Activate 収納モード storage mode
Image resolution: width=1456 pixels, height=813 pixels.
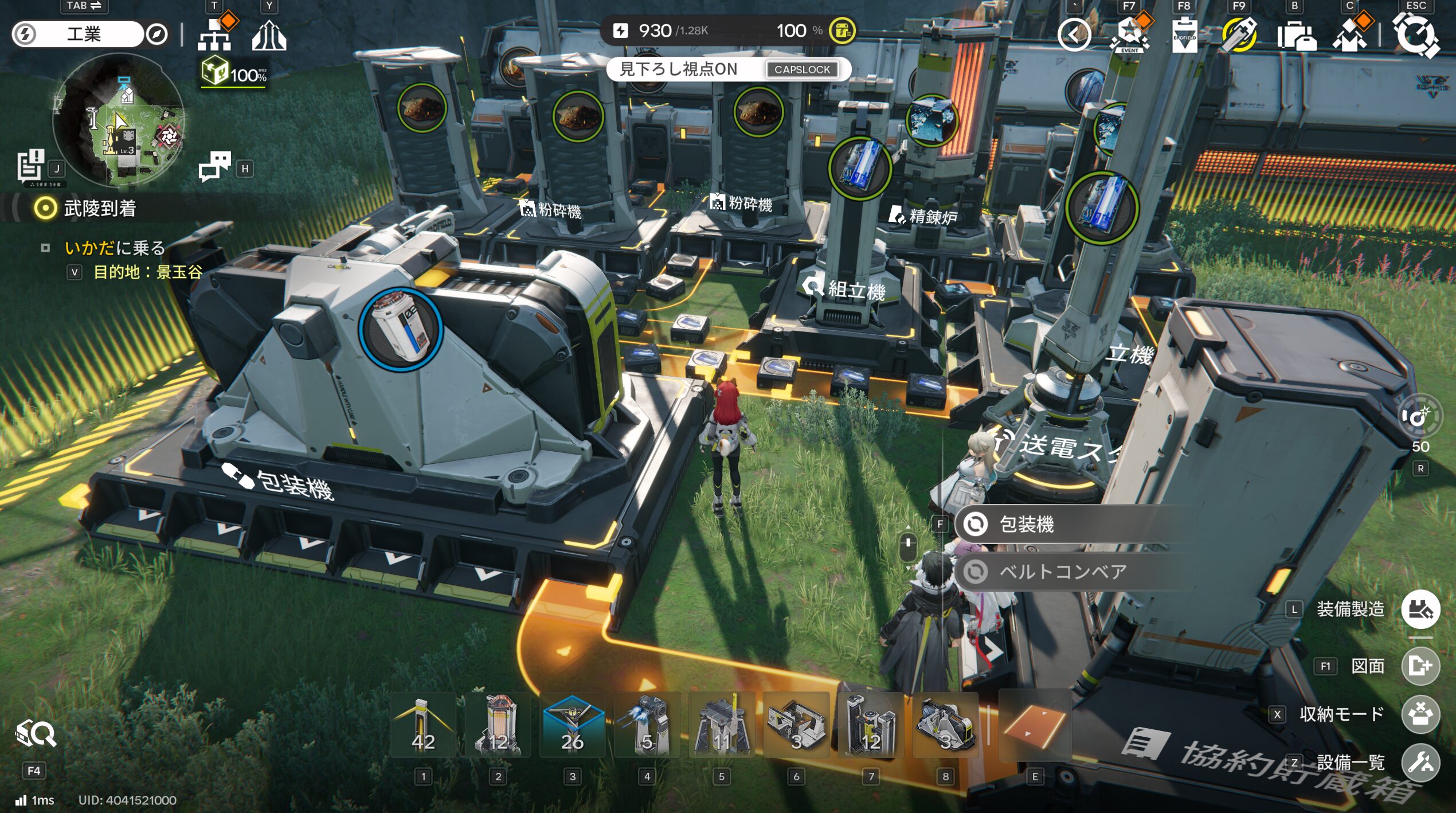click(1420, 714)
